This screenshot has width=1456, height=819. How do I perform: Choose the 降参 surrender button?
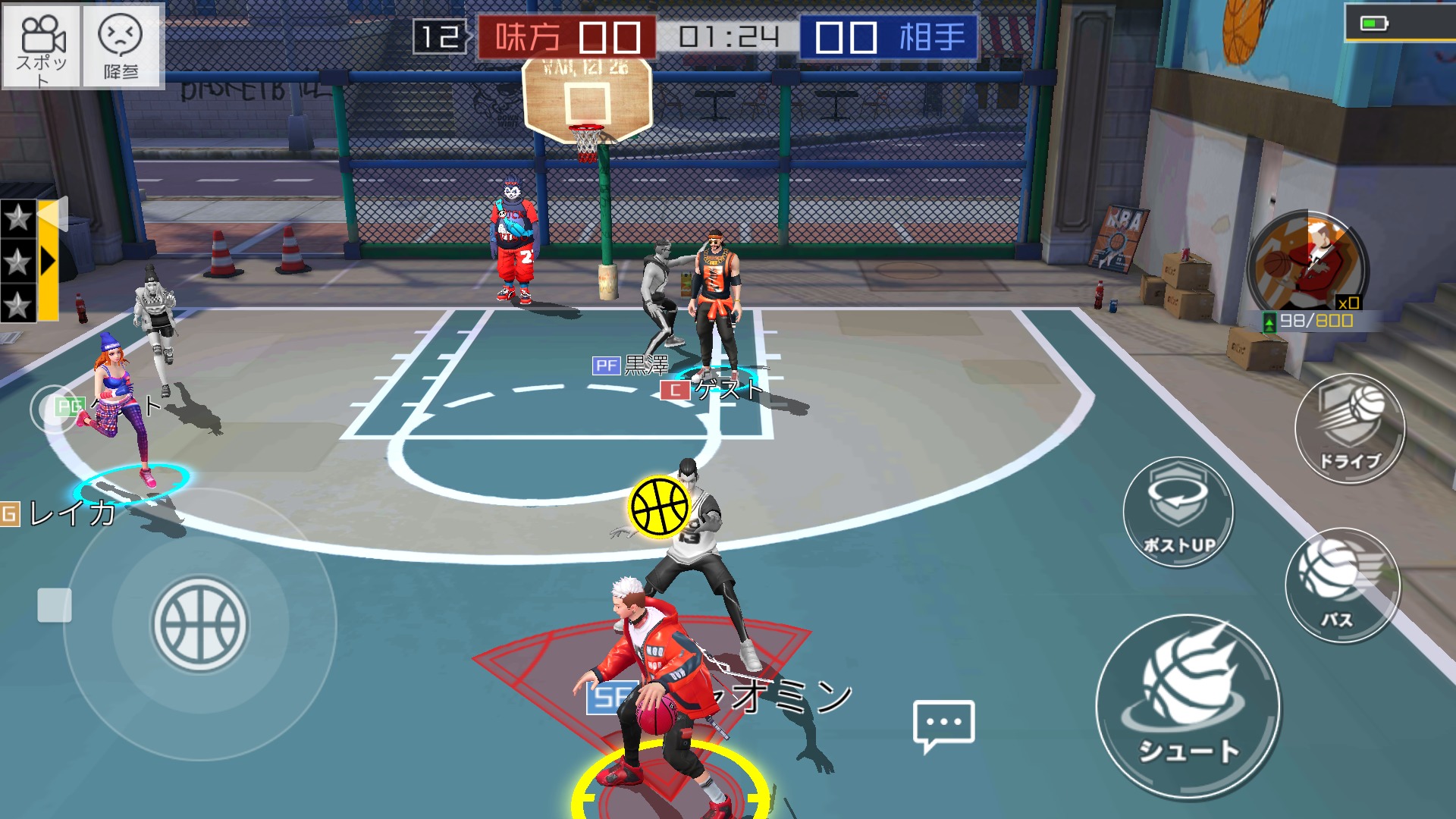pyautogui.click(x=121, y=46)
